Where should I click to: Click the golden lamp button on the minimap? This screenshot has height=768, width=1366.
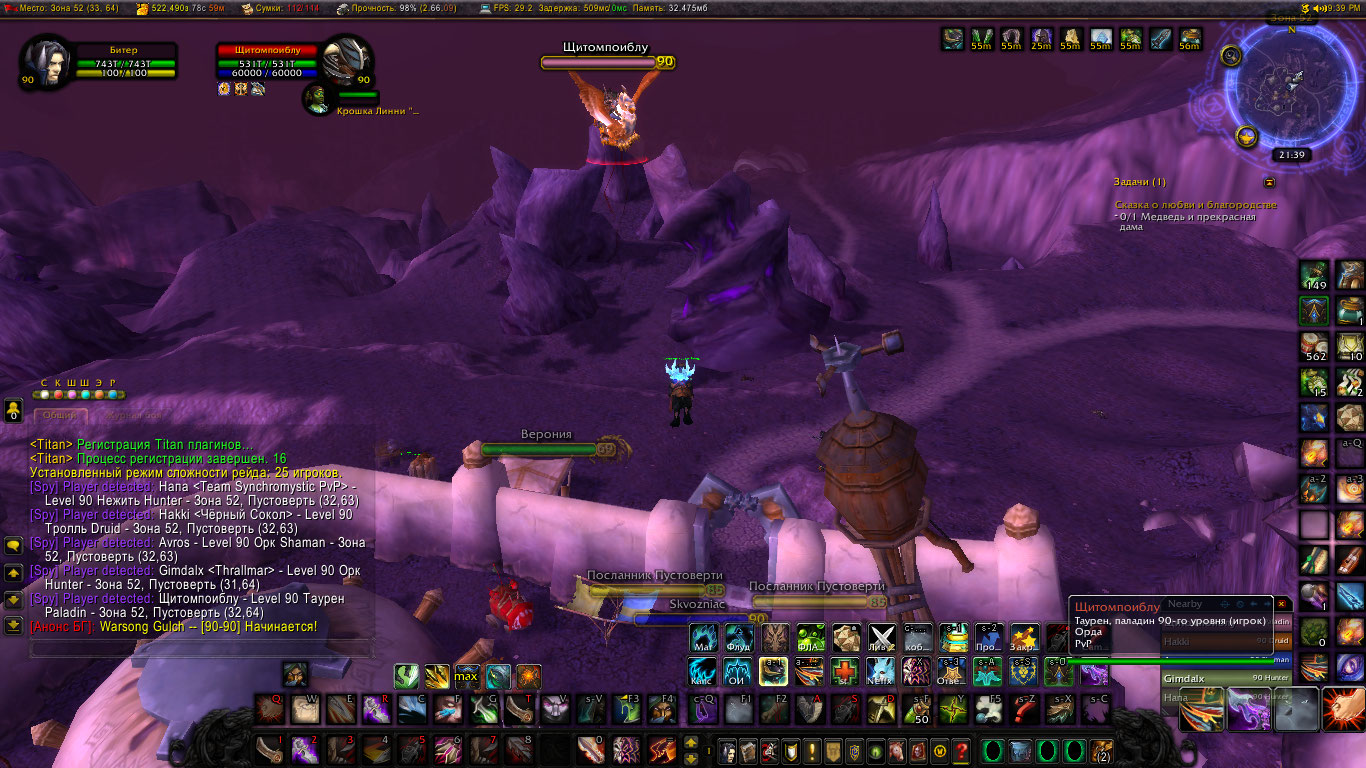click(x=1246, y=136)
